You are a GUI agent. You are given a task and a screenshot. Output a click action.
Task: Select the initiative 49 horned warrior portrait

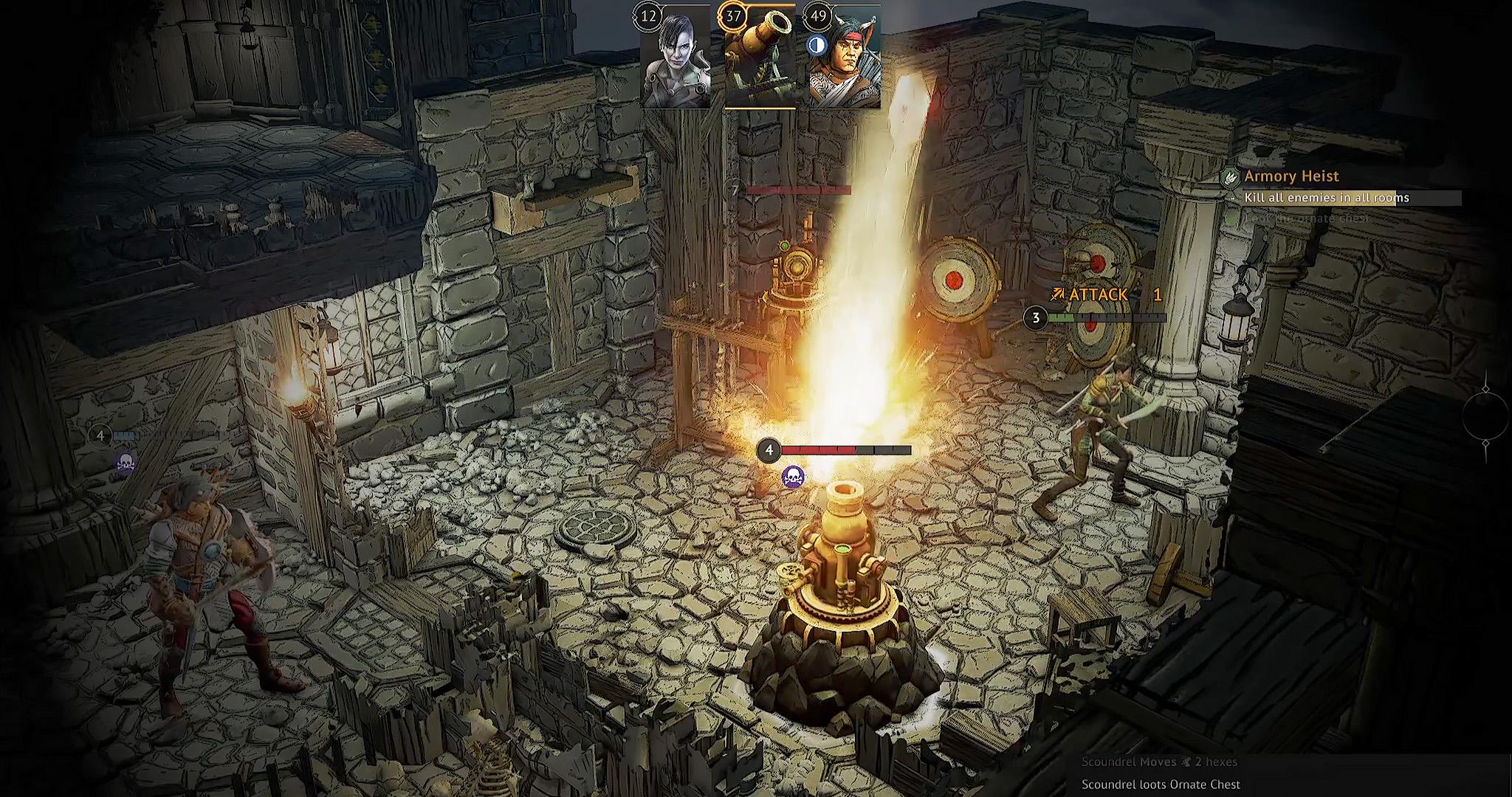845,59
